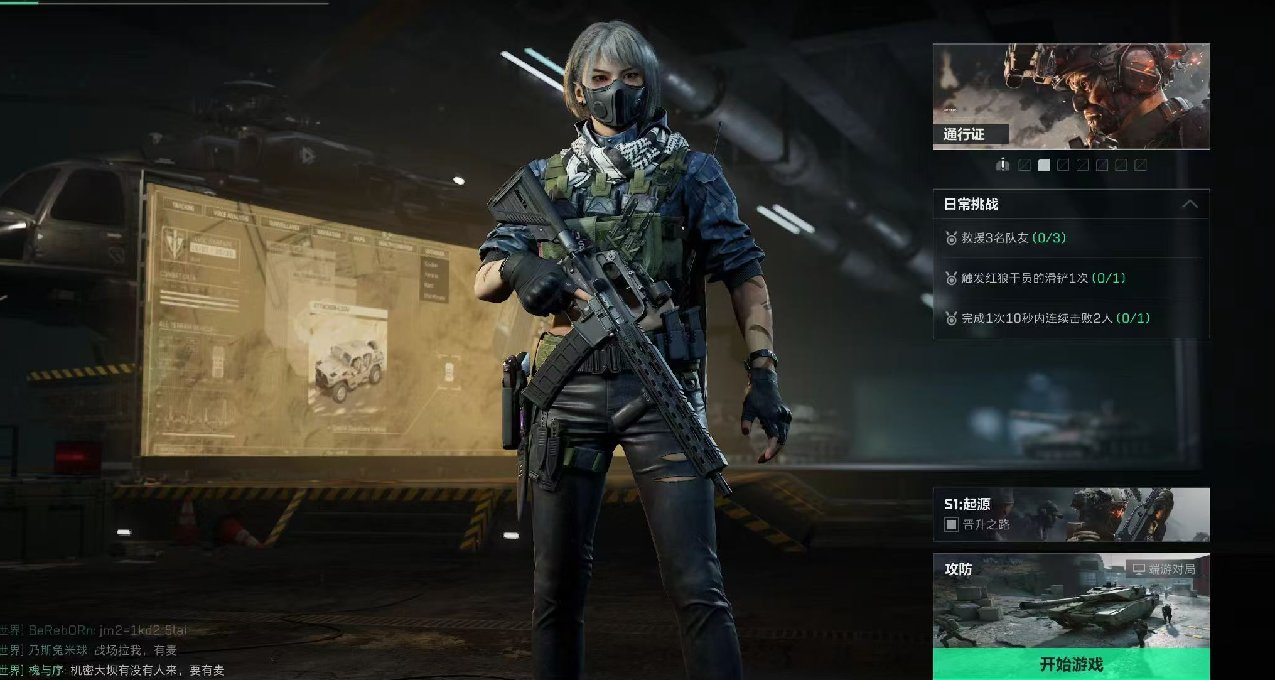Screen dimensions: 1275x680
Task: Select the highlighted white banner page indicator
Action: (1044, 165)
